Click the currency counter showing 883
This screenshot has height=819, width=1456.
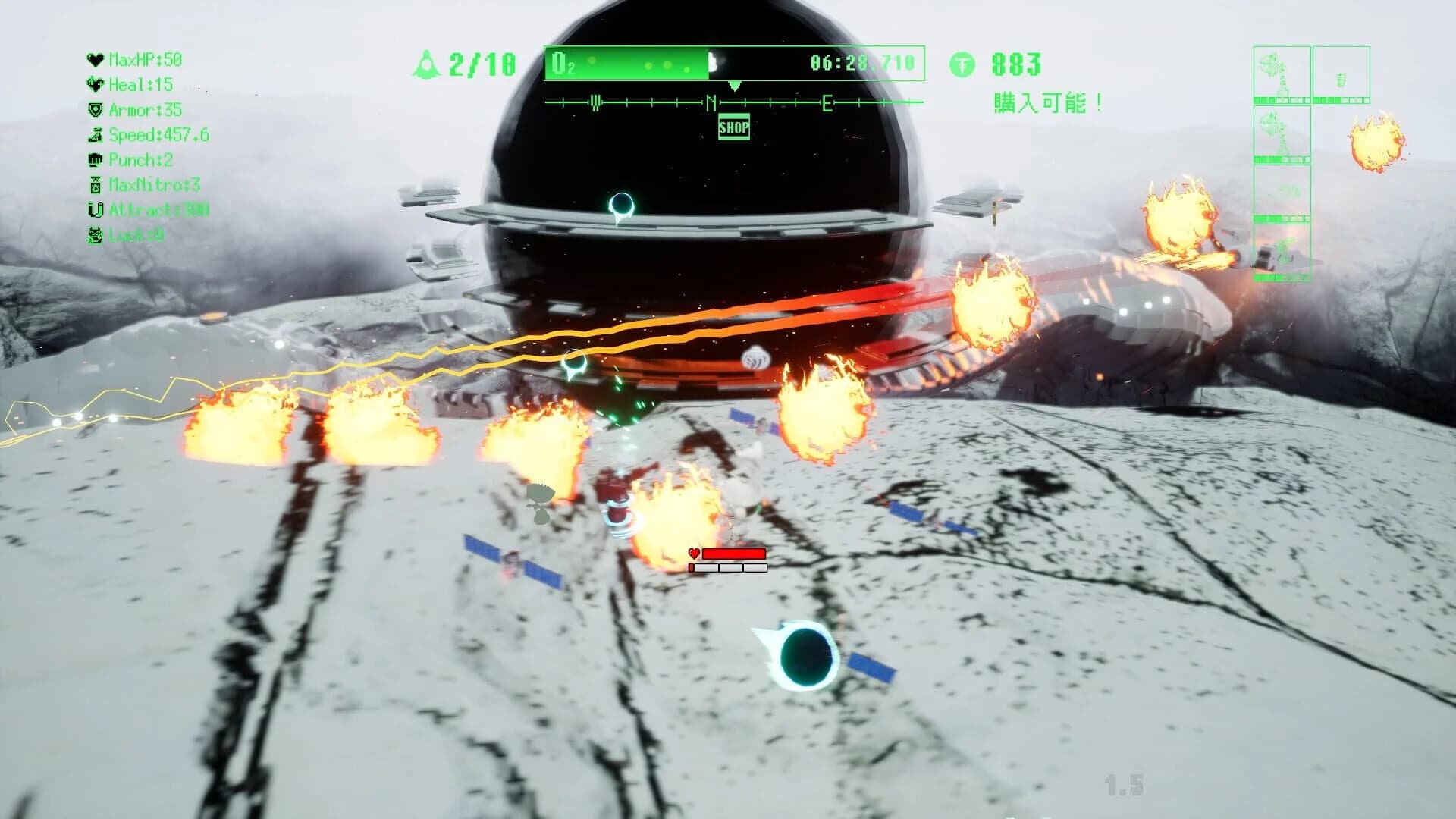(x=1016, y=64)
